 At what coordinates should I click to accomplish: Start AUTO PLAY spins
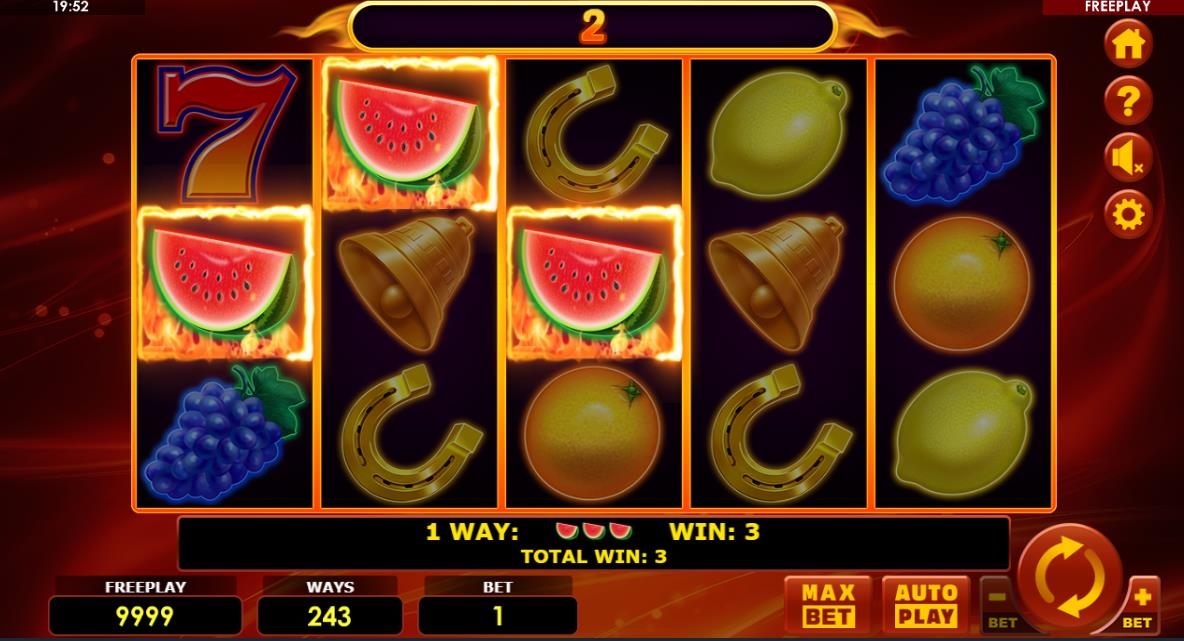925,604
